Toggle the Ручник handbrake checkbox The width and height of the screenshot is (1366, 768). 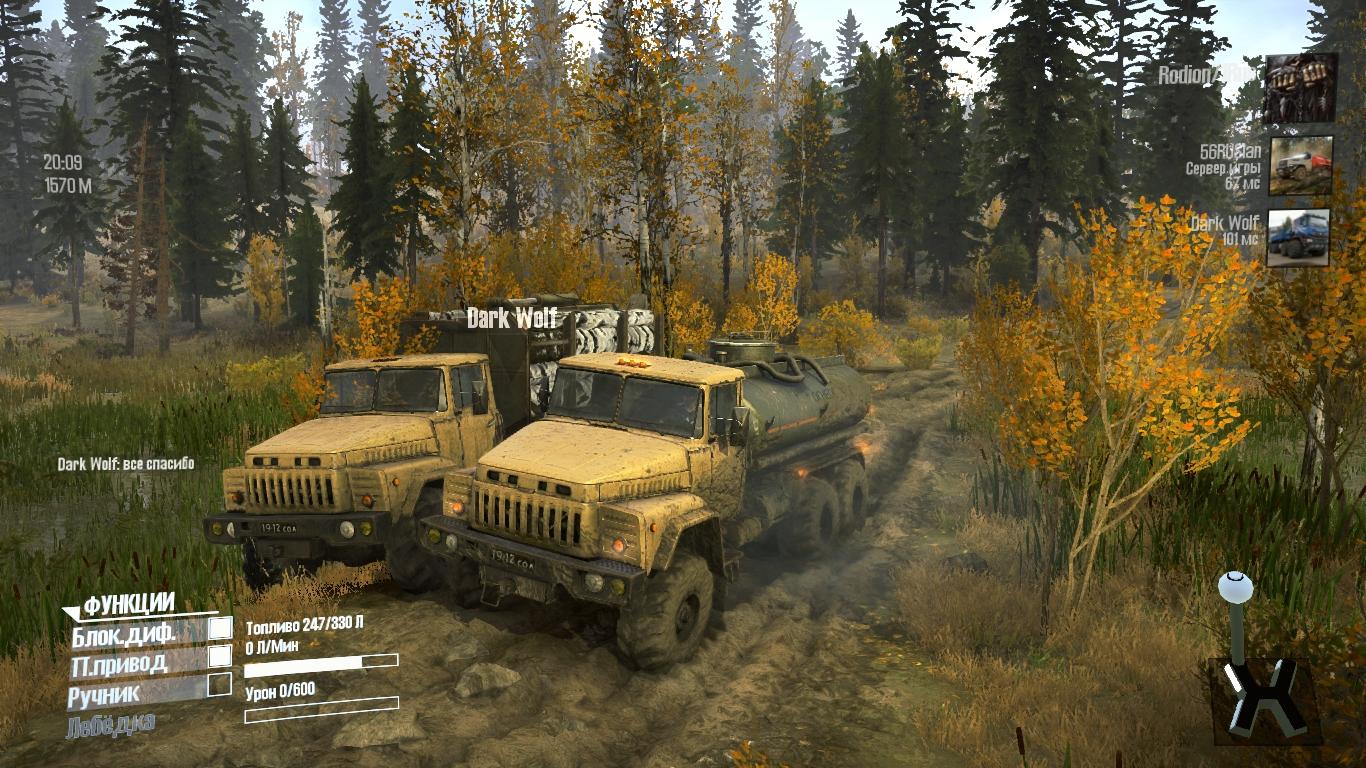pyautogui.click(x=220, y=685)
